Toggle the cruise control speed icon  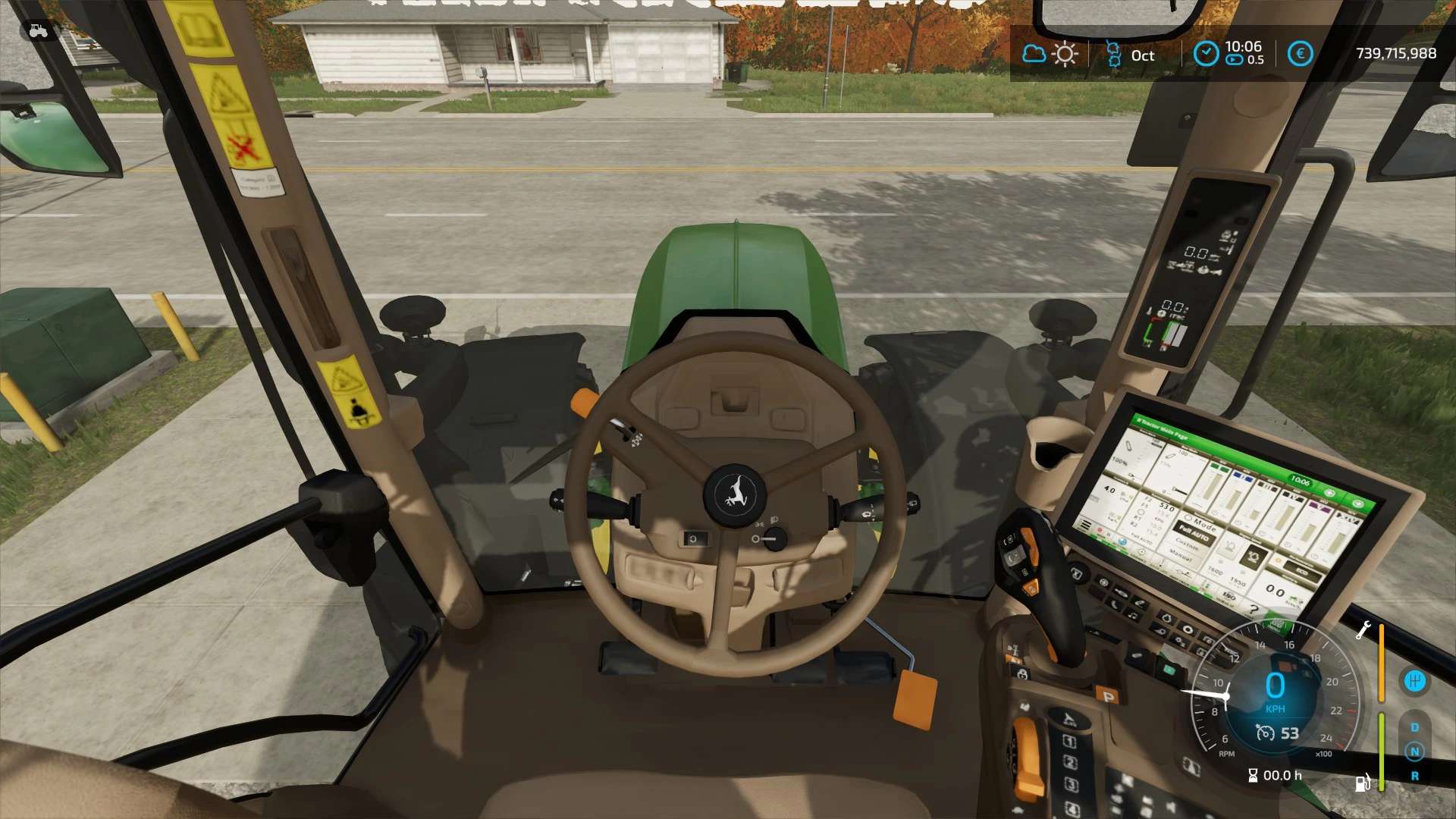pyautogui.click(x=1265, y=733)
